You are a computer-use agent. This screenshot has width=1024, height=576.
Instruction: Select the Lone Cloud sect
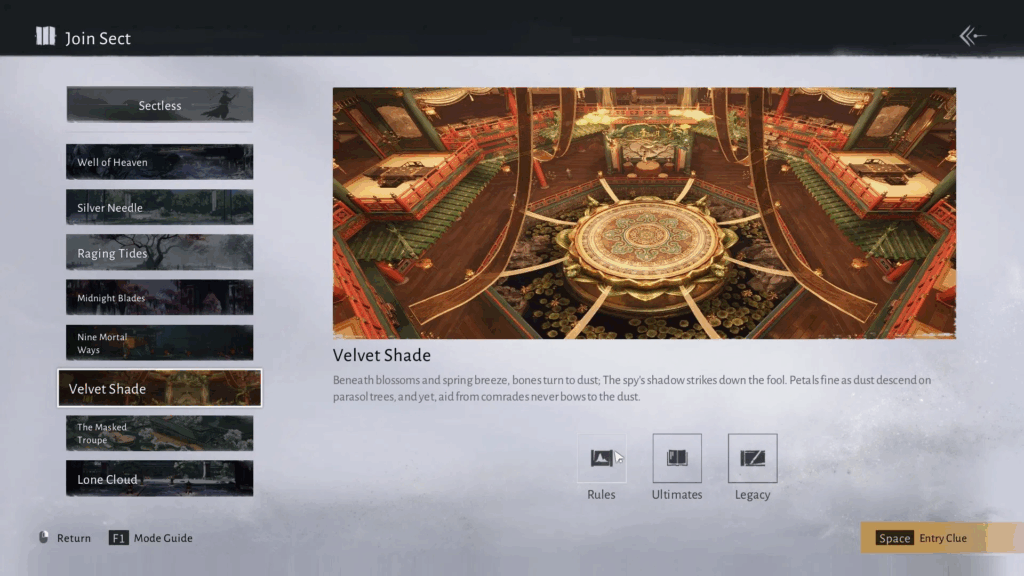point(160,479)
